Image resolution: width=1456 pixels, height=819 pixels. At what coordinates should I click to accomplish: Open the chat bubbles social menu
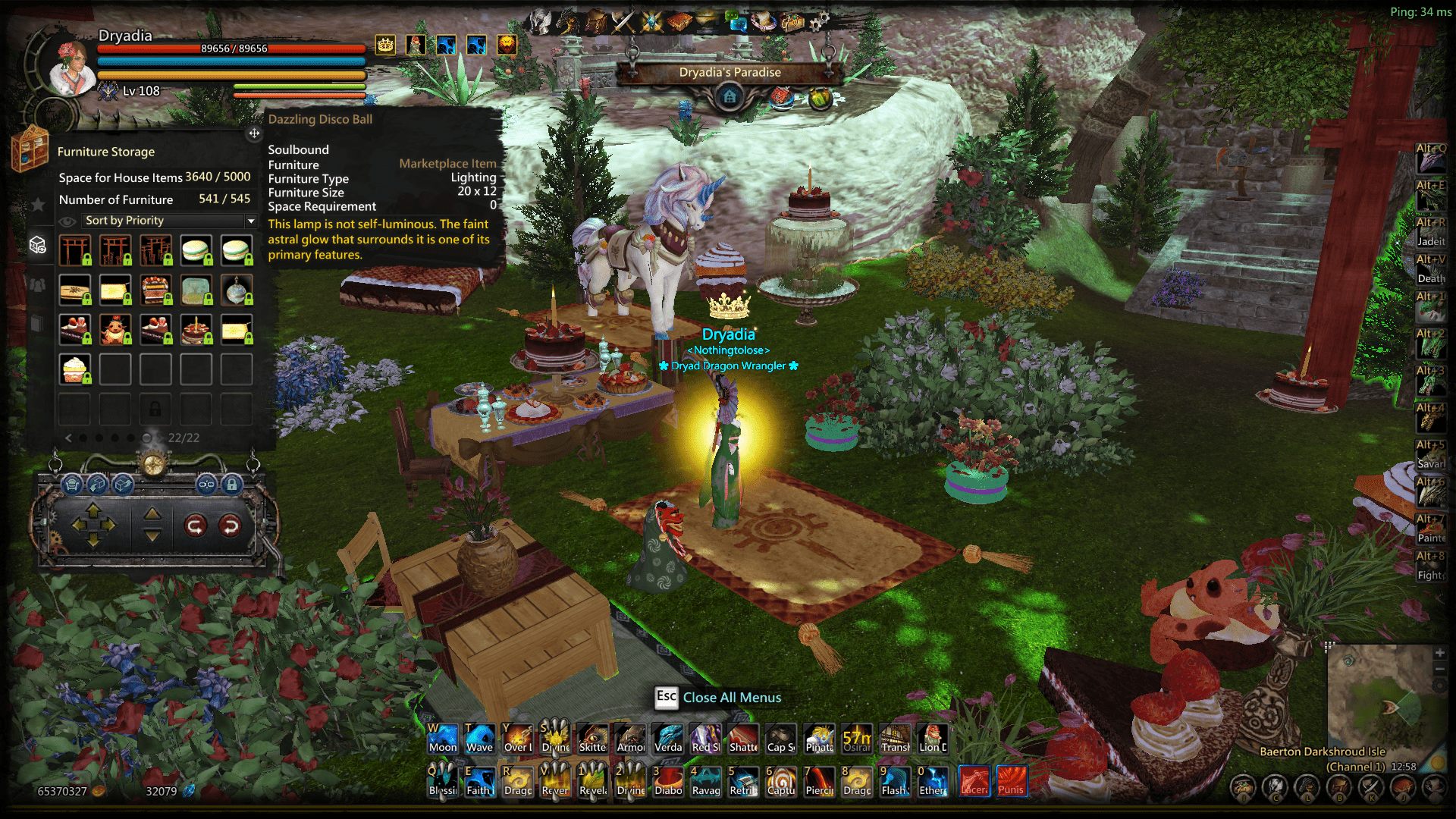(x=736, y=20)
